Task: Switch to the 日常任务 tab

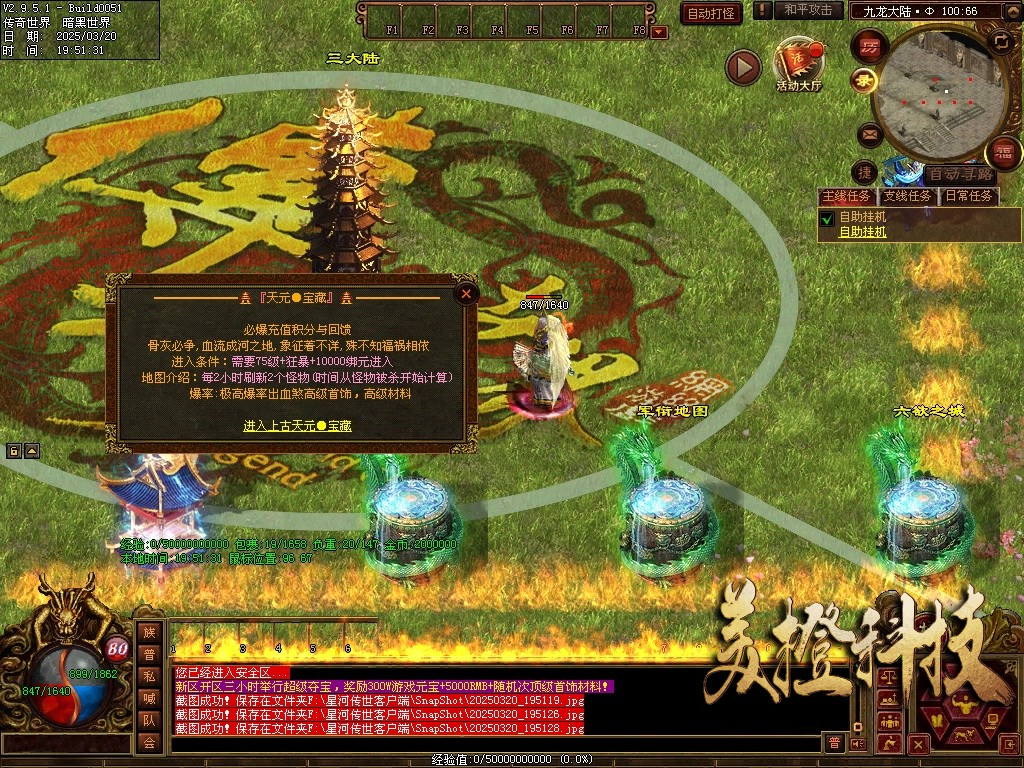Action: point(969,196)
